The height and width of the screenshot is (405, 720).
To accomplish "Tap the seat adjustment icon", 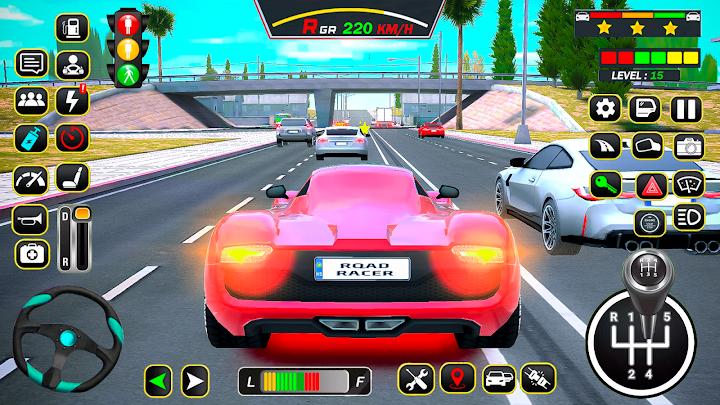I will [x=72, y=180].
